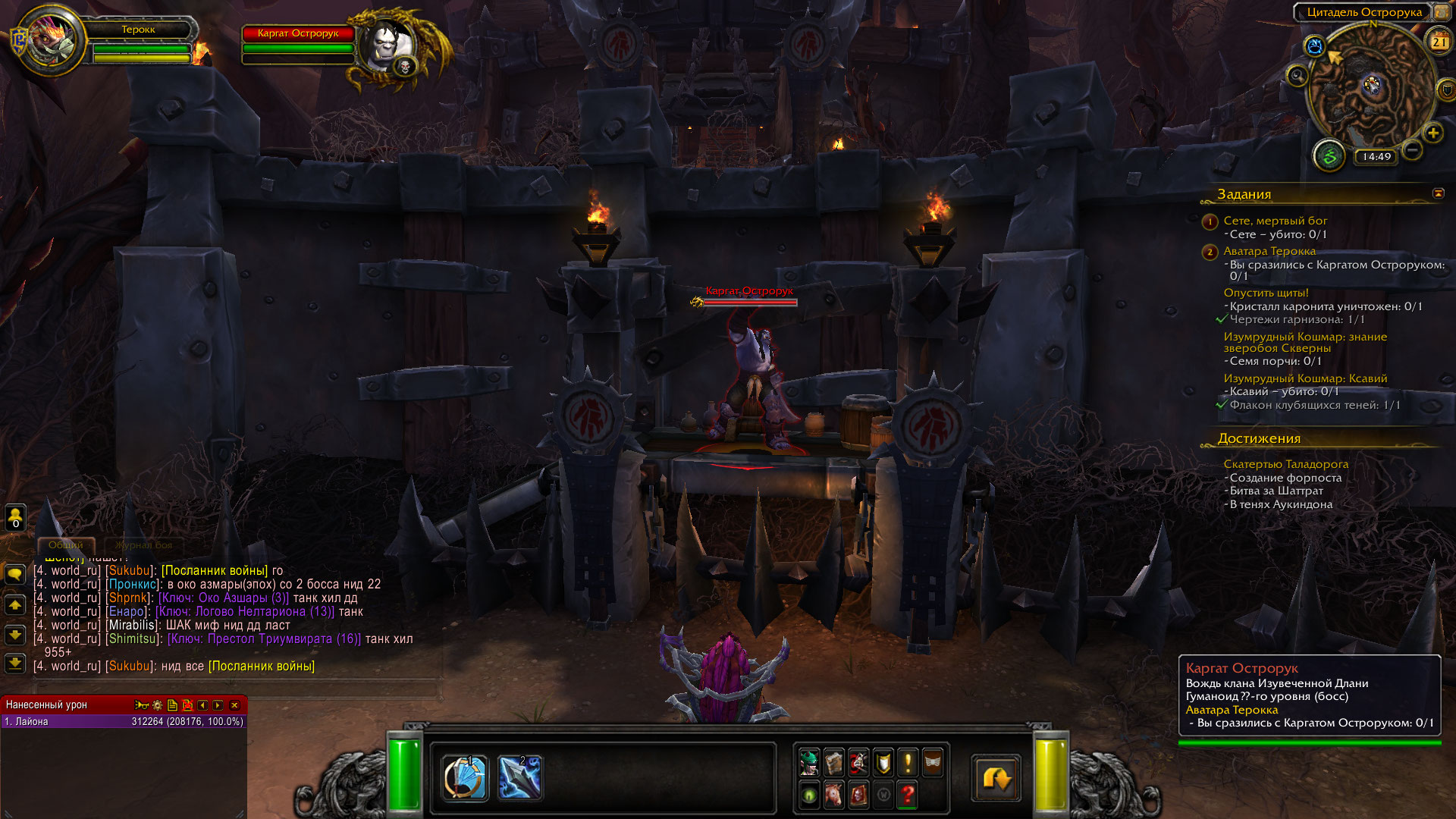This screenshot has height=819, width=1456.
Task: Jump chat to the bottom of messages
Action: pyautogui.click(x=15, y=664)
